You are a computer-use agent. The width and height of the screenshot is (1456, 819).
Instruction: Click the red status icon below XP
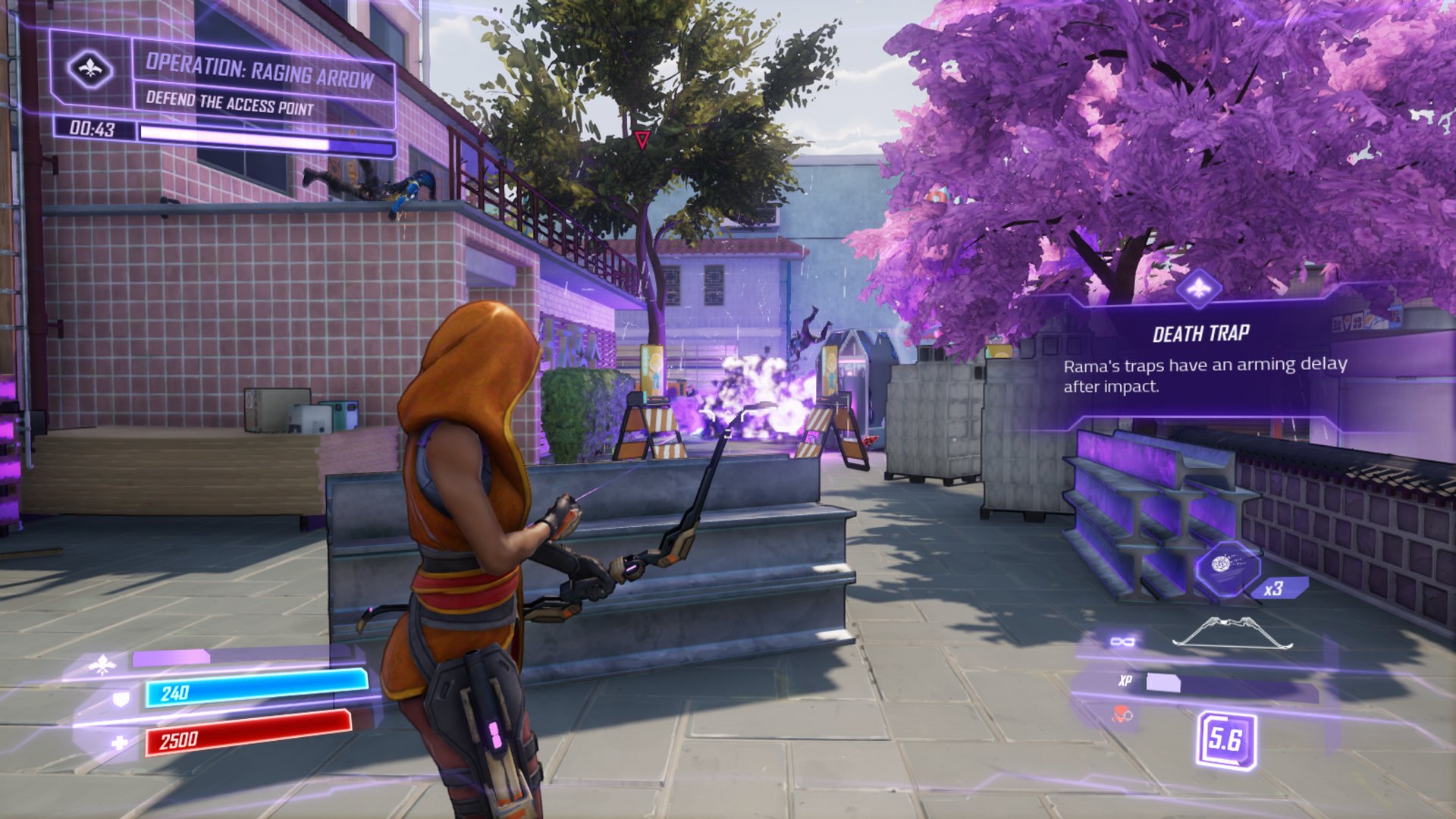point(1122,714)
